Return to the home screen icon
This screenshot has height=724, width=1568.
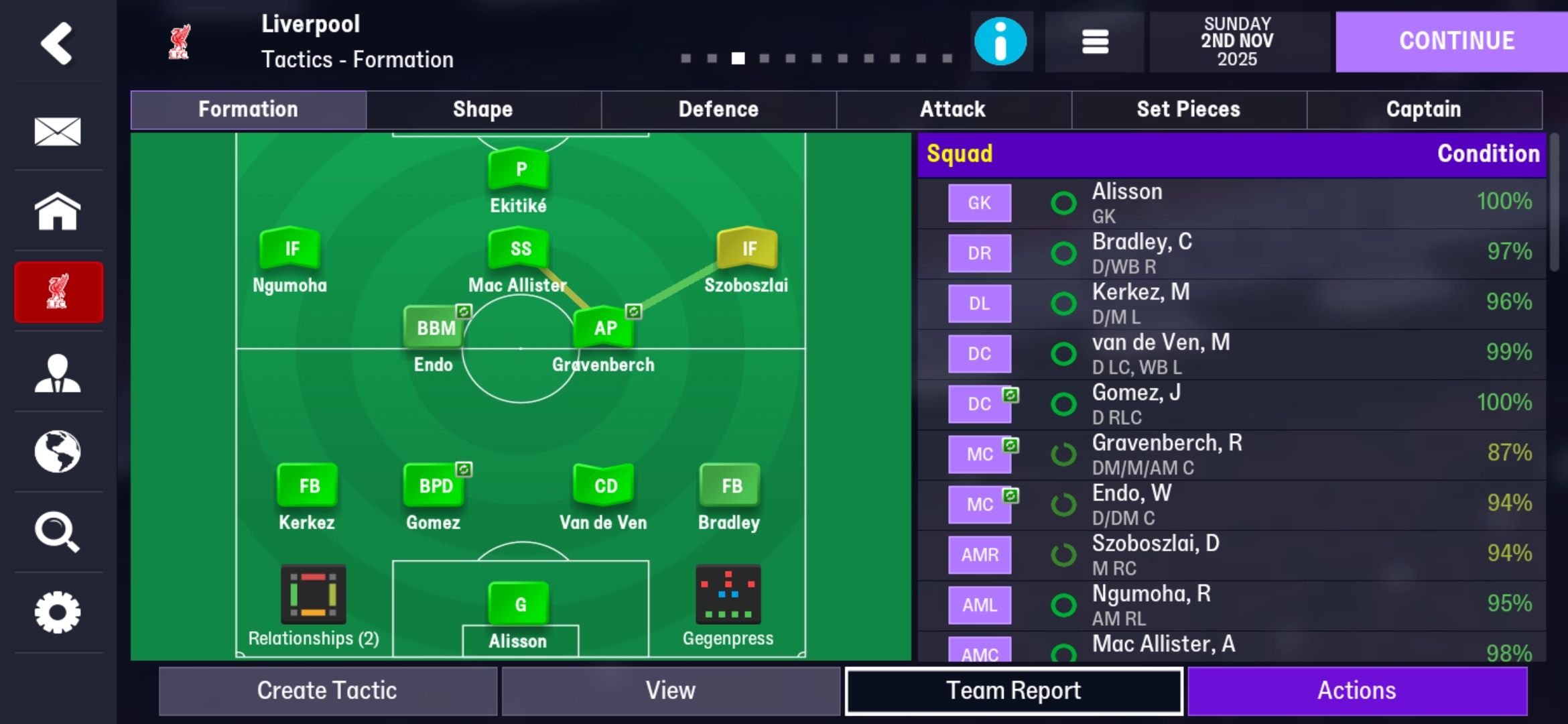coord(58,211)
